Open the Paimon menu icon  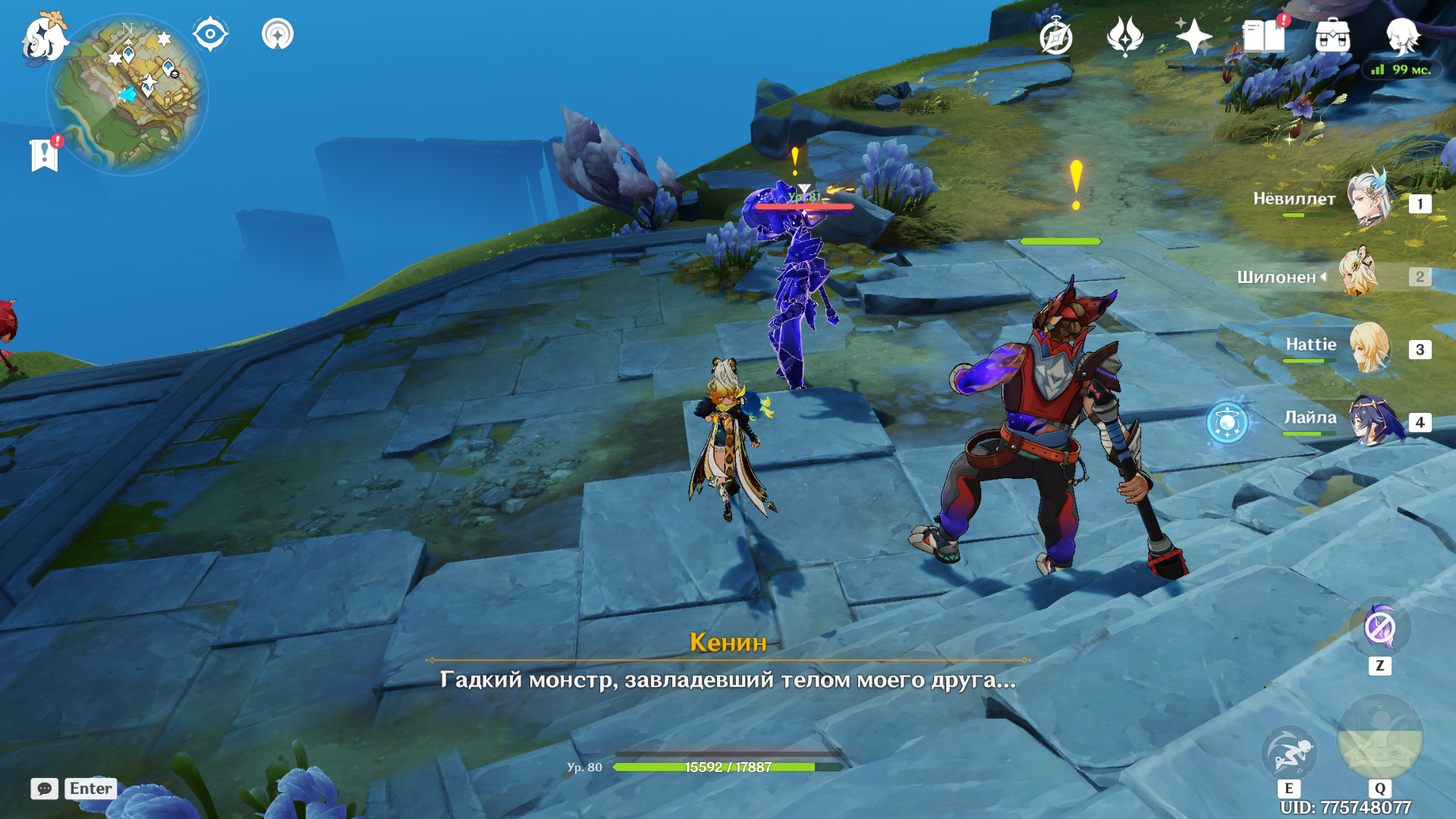pos(43,38)
